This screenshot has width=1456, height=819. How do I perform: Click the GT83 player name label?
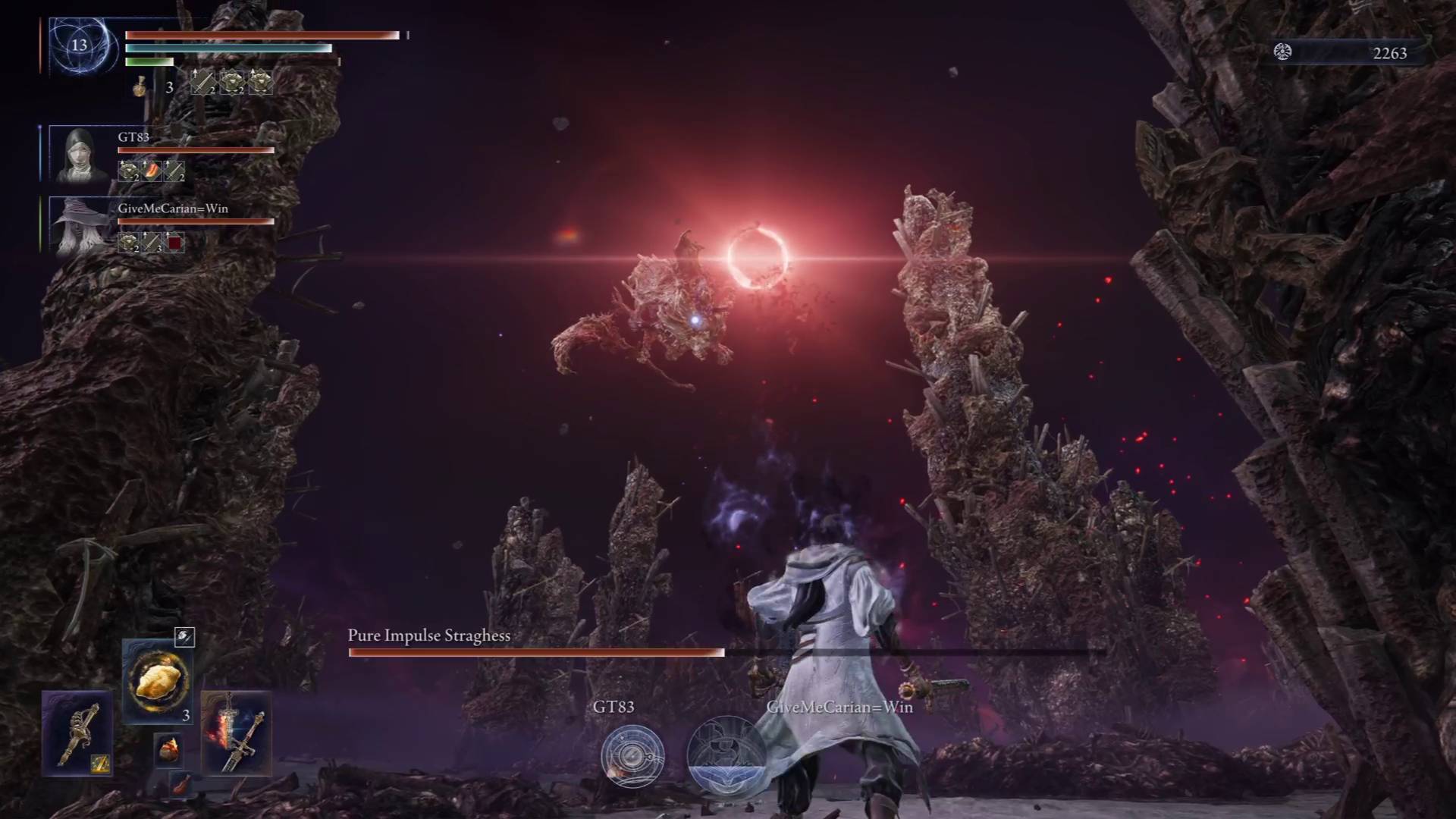pyautogui.click(x=133, y=136)
